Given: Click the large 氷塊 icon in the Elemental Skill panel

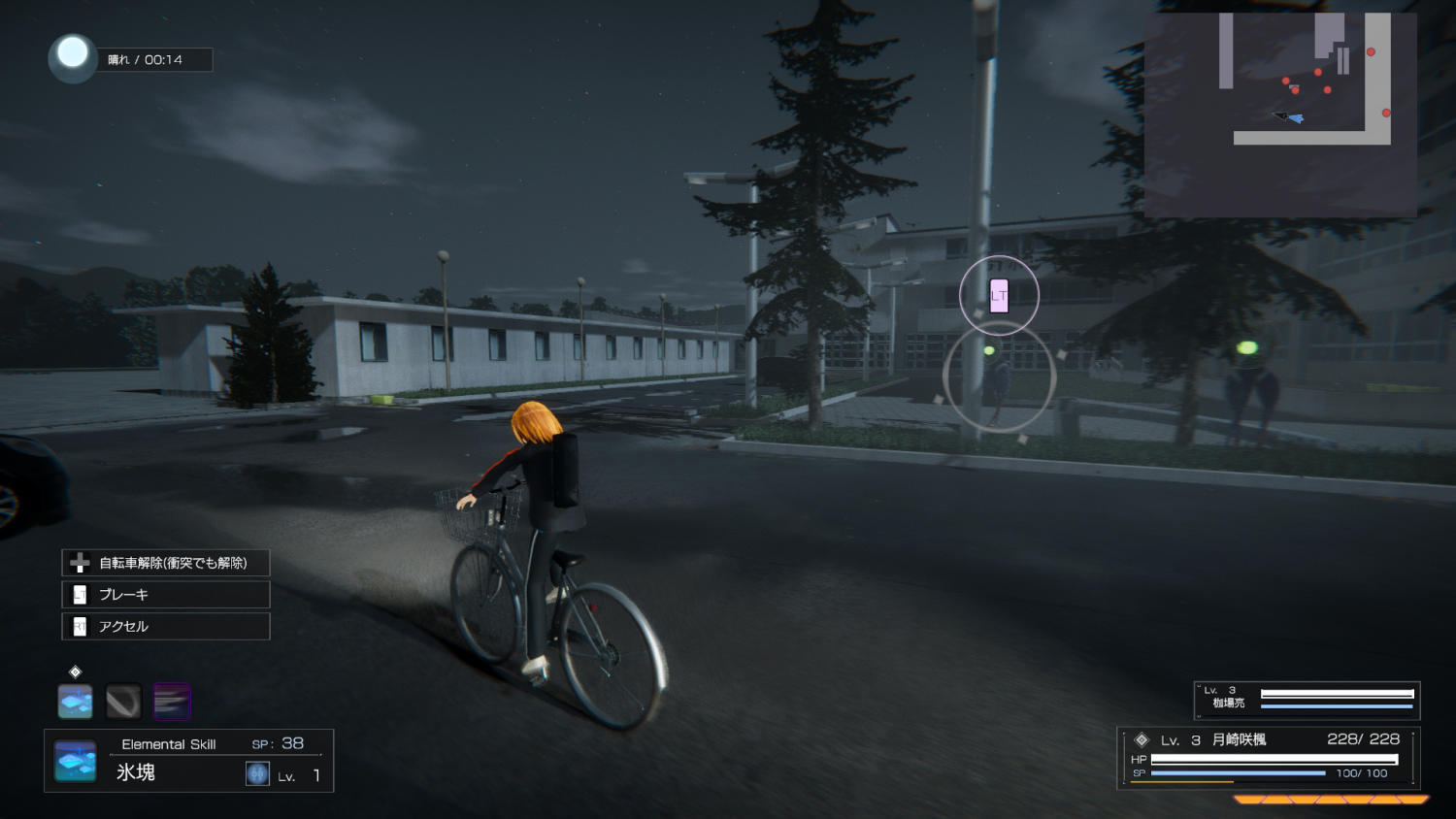Looking at the screenshot, I should click(x=75, y=762).
